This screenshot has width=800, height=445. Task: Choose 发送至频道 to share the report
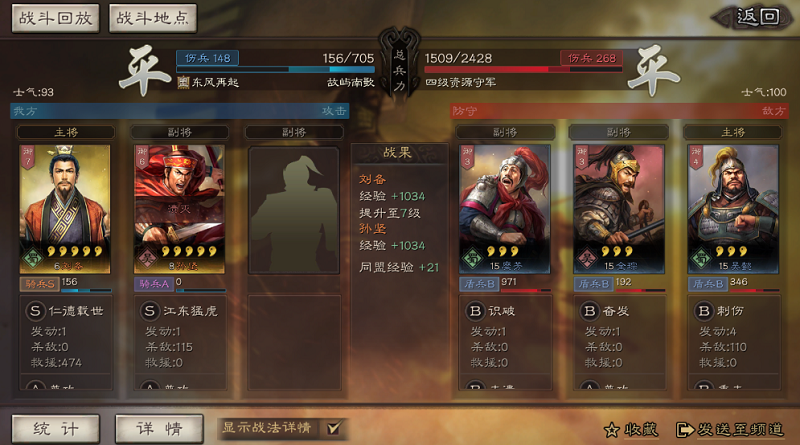(x=731, y=430)
